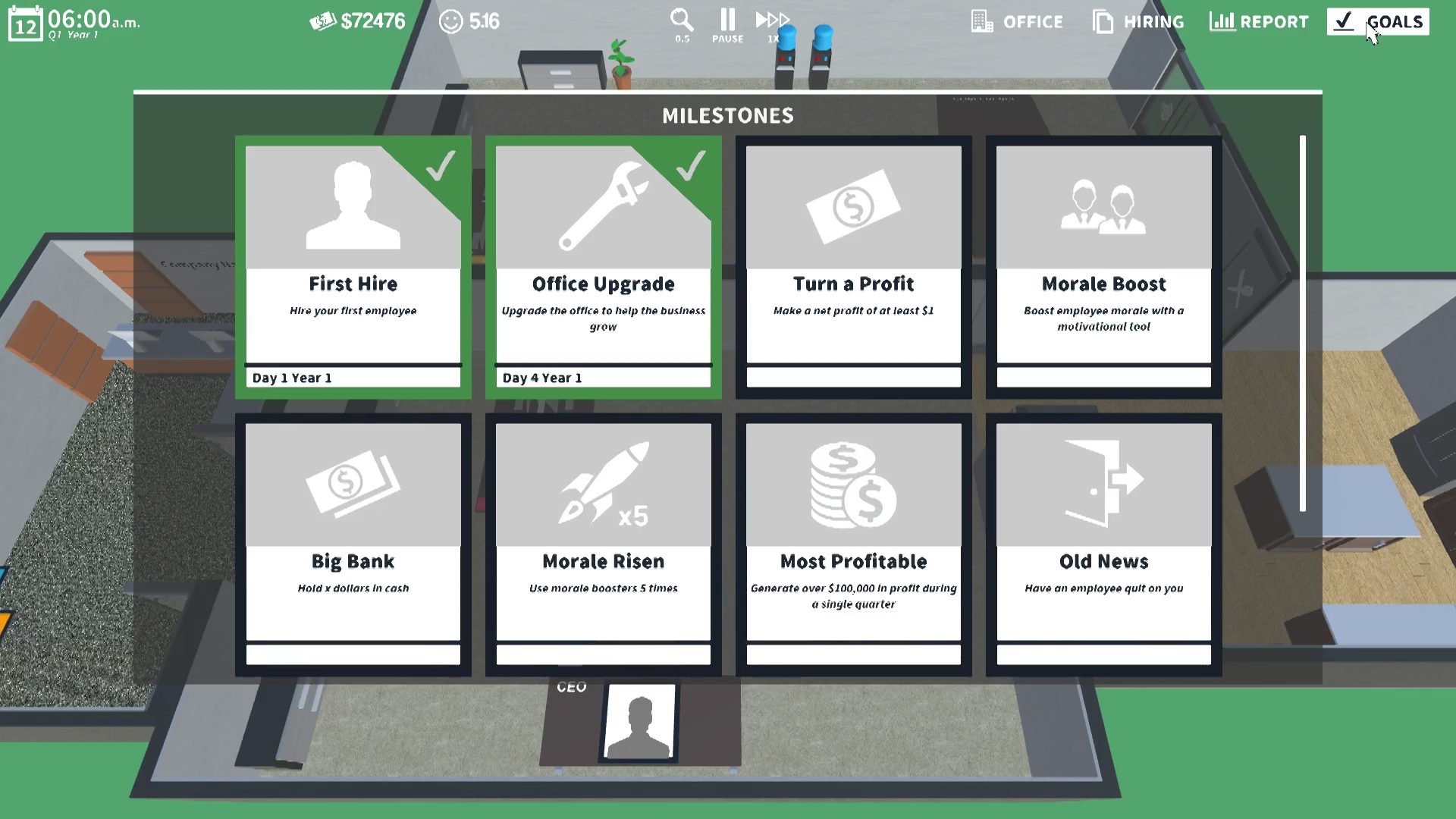Viewport: 1456px width, 819px height.
Task: Click the bar chart icon next to REPORT
Action: click(x=1222, y=22)
